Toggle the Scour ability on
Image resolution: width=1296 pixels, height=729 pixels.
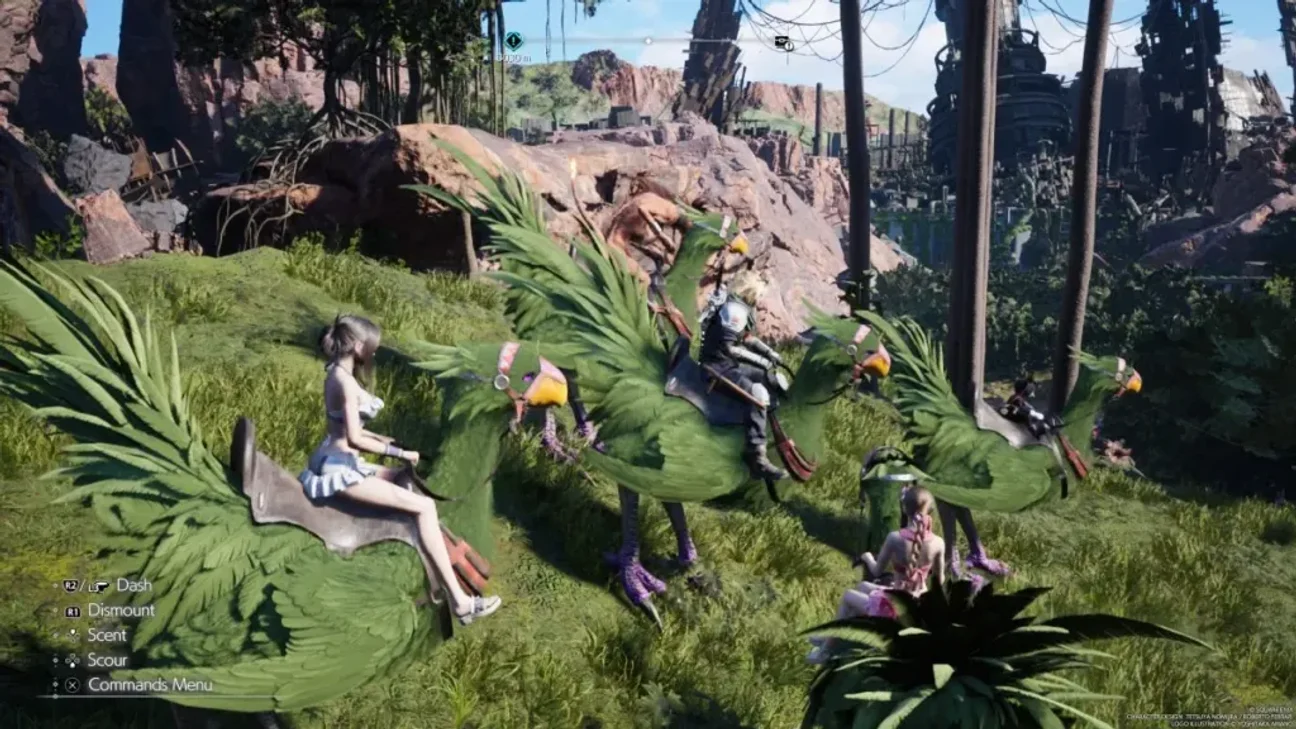point(108,660)
